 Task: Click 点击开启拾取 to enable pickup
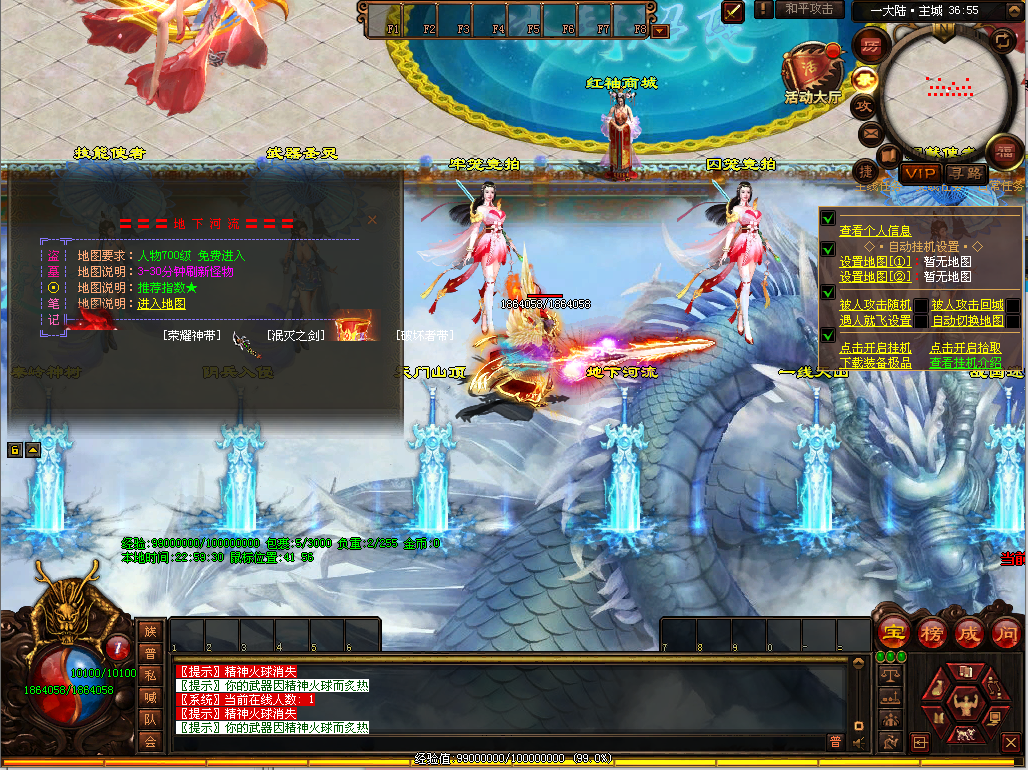965,348
